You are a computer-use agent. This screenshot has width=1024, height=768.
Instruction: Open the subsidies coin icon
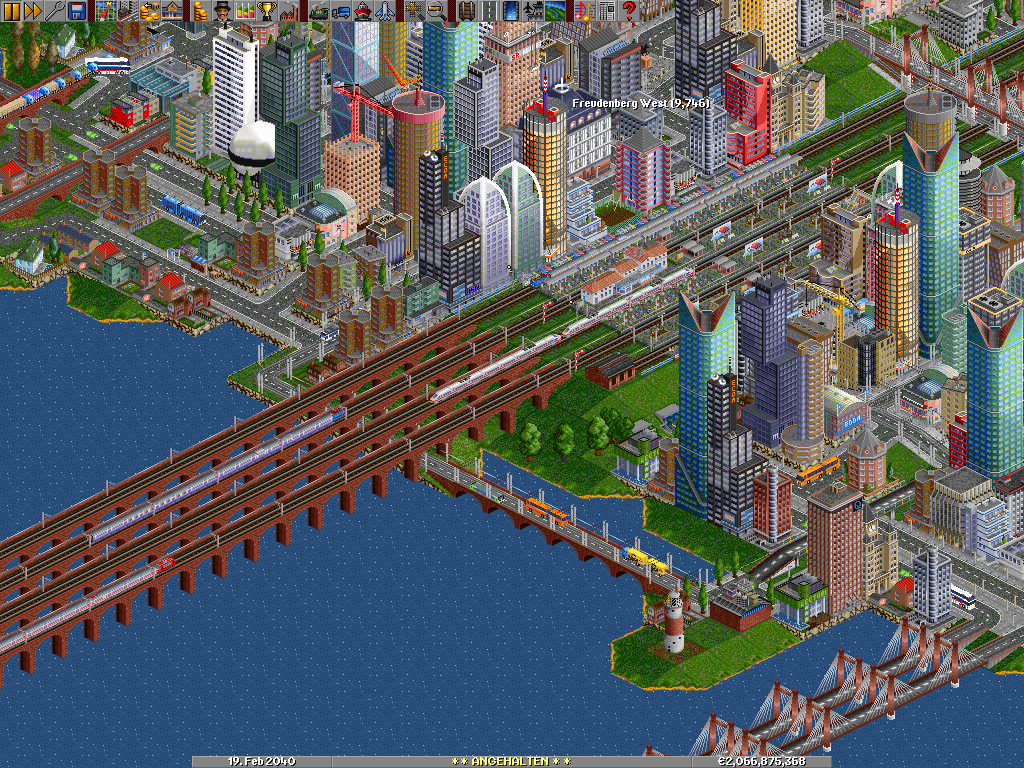tap(150, 11)
